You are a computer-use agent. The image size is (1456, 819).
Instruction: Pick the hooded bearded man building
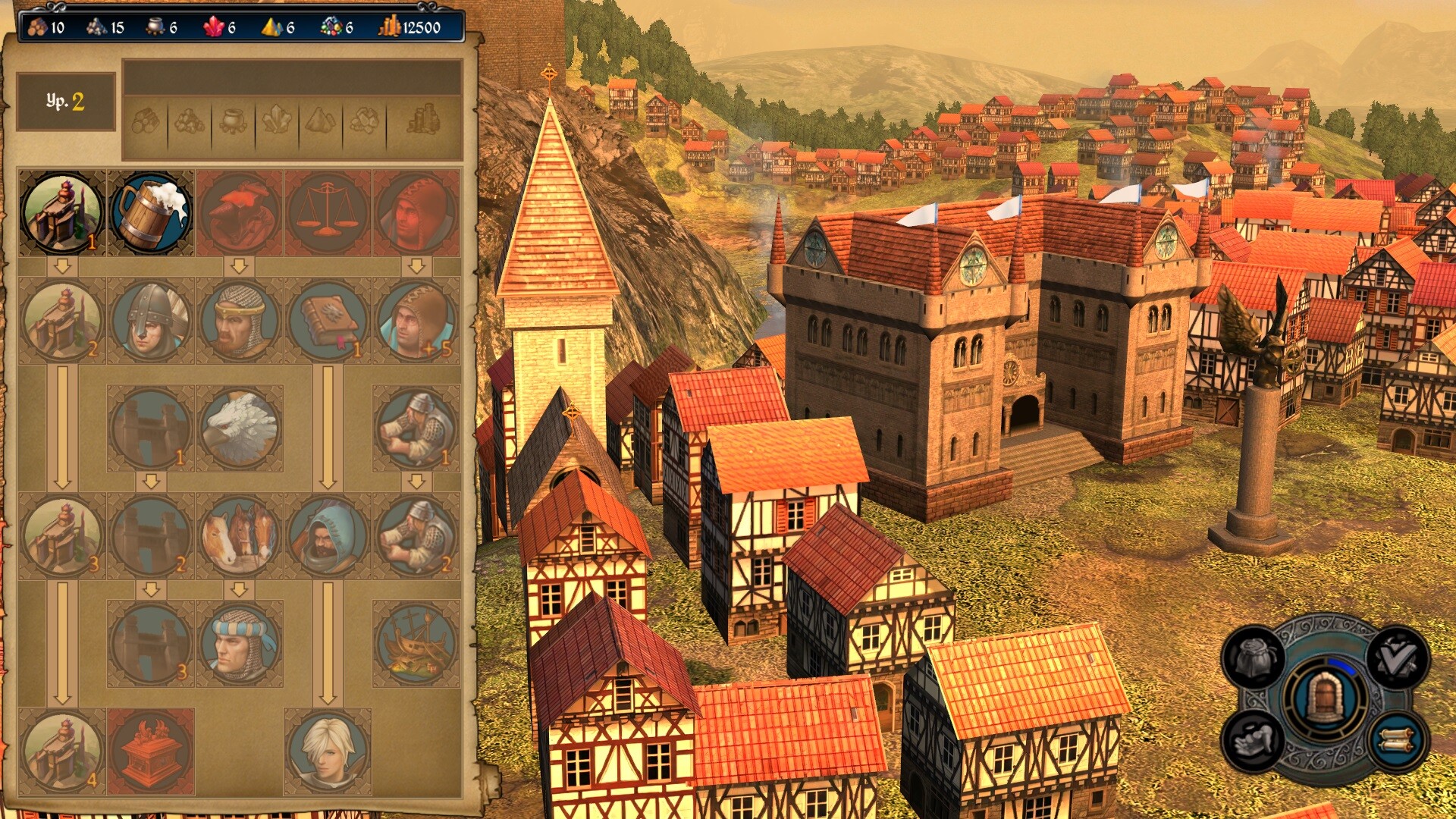[328, 535]
